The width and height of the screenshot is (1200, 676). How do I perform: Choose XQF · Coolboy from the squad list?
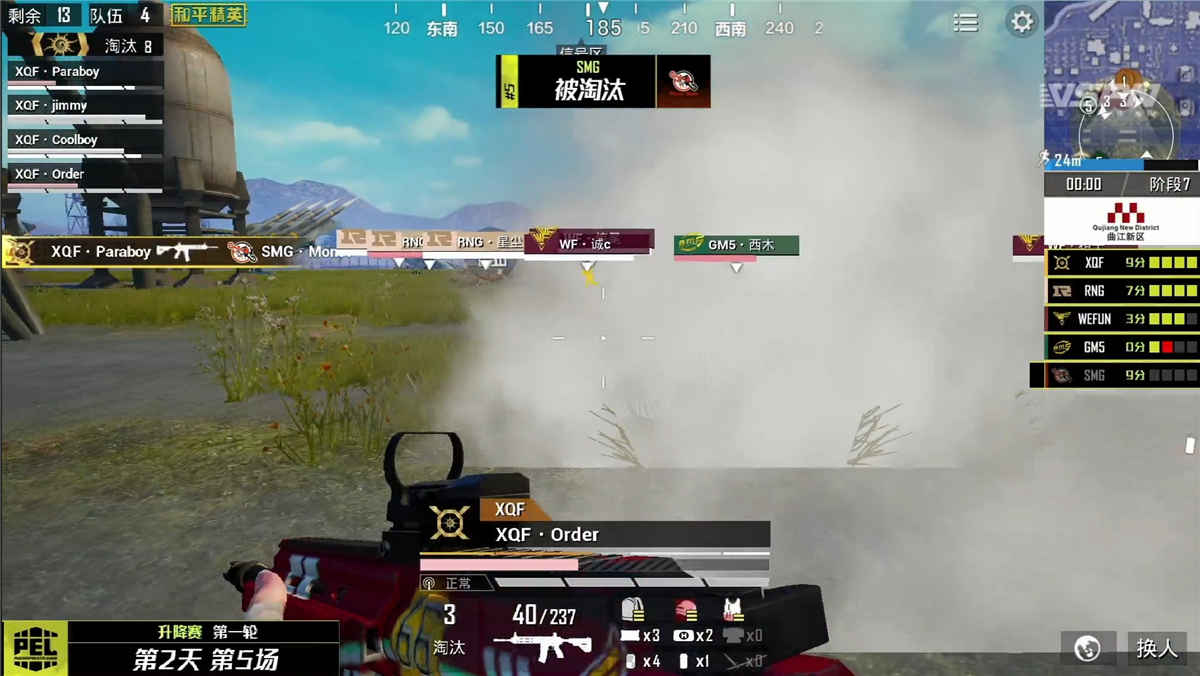pos(85,140)
